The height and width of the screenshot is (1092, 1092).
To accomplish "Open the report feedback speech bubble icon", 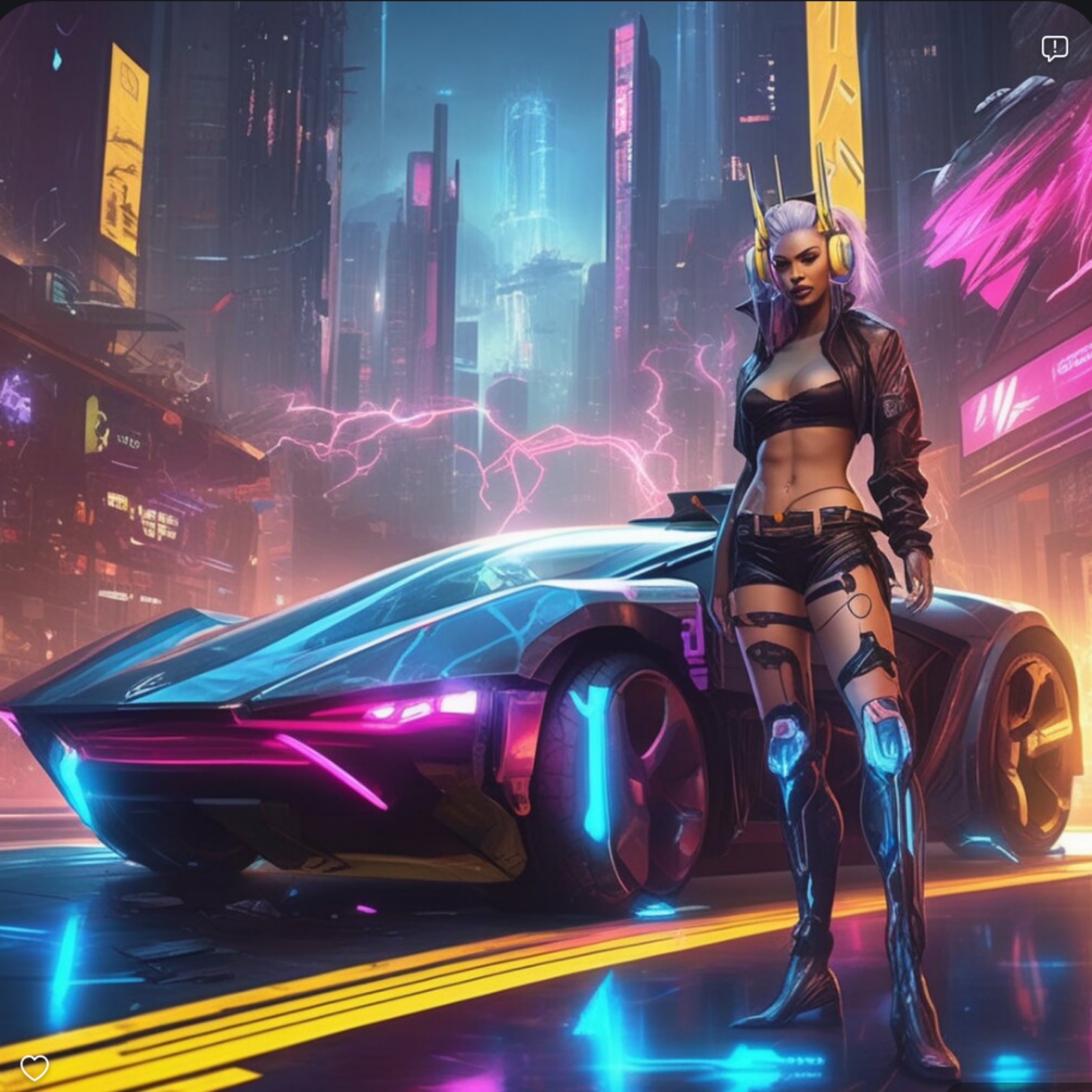I will (1055, 49).
